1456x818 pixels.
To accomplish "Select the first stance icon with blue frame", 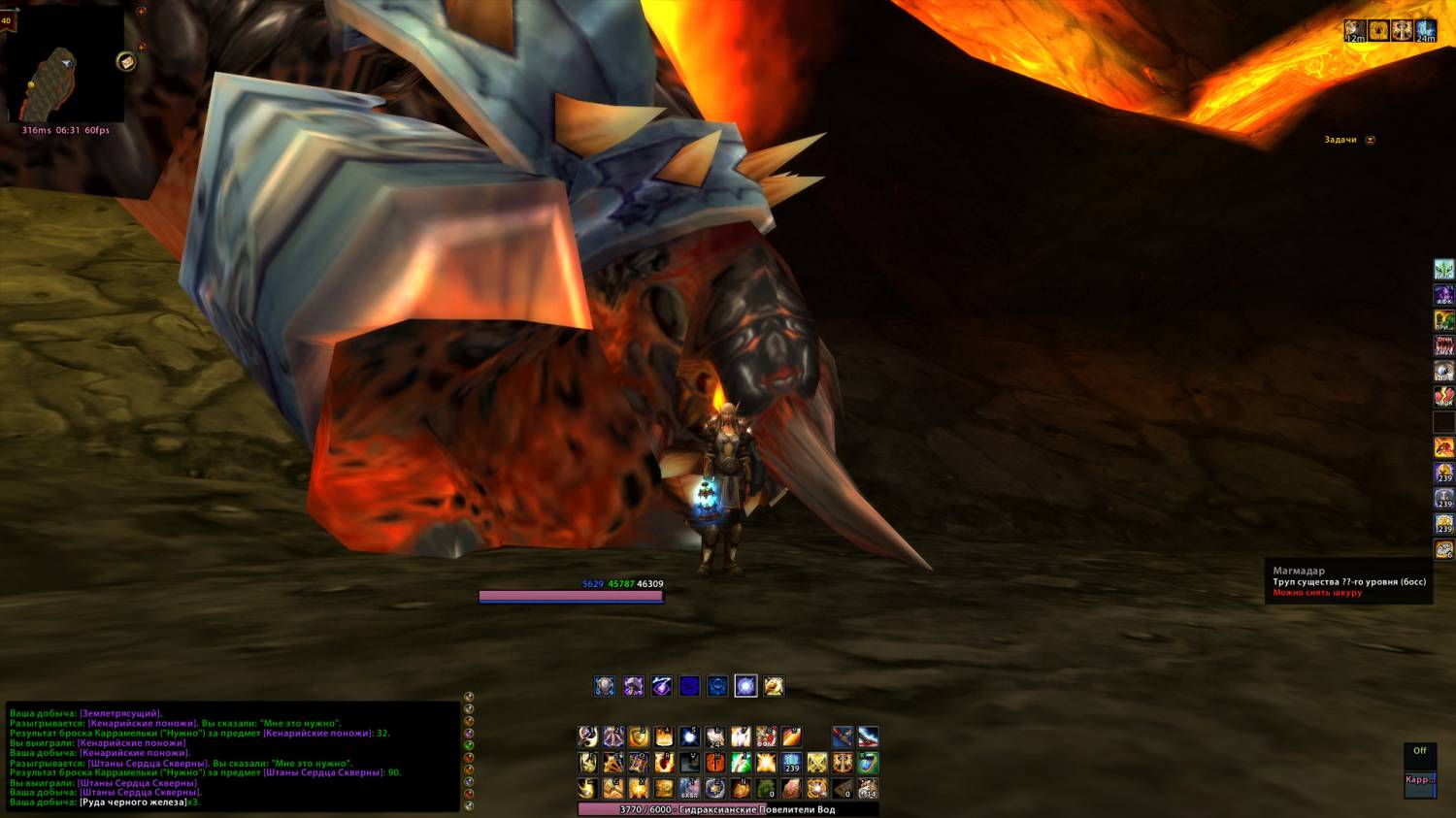I will click(604, 686).
